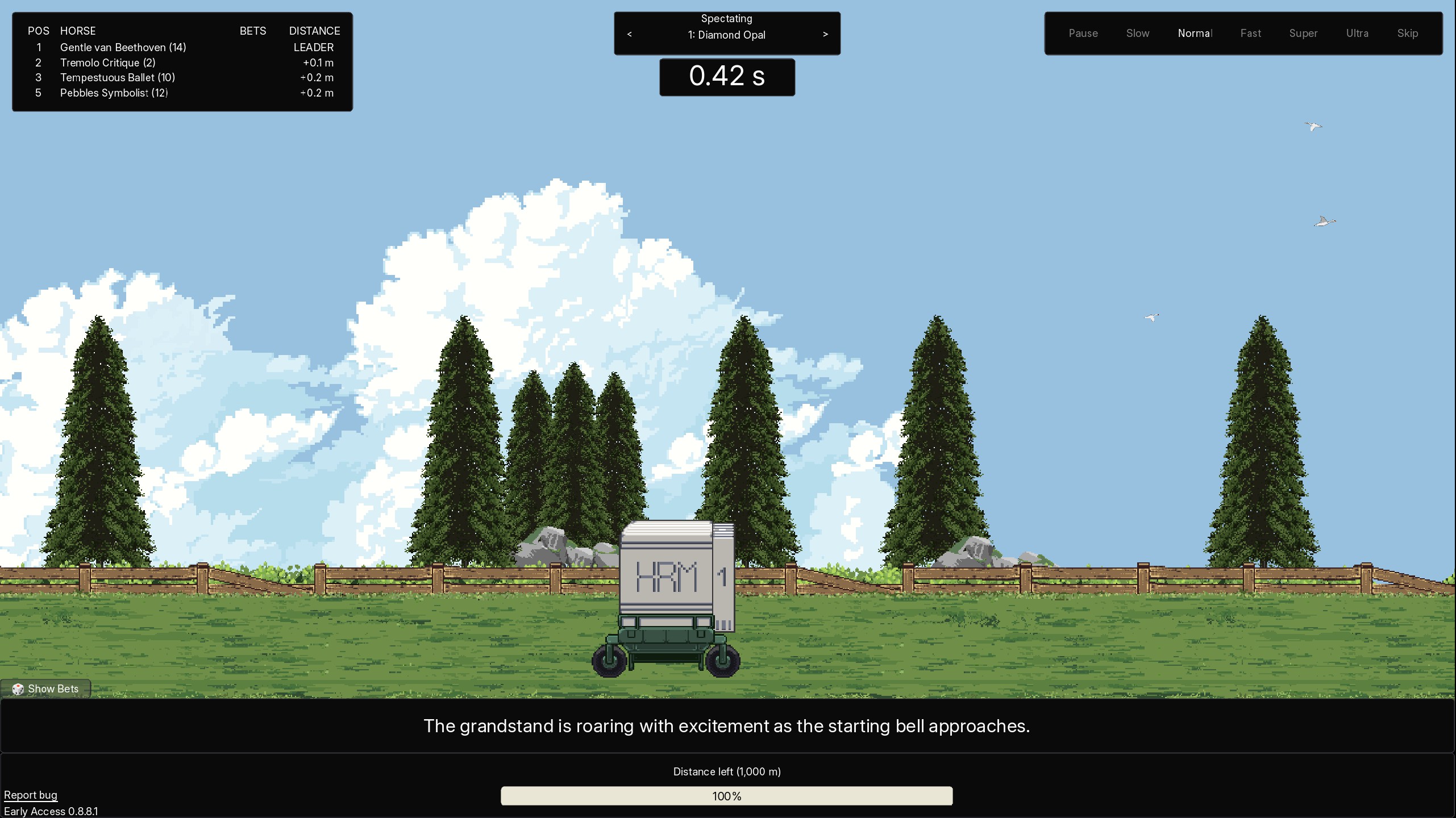Pause the race

tap(1083, 34)
